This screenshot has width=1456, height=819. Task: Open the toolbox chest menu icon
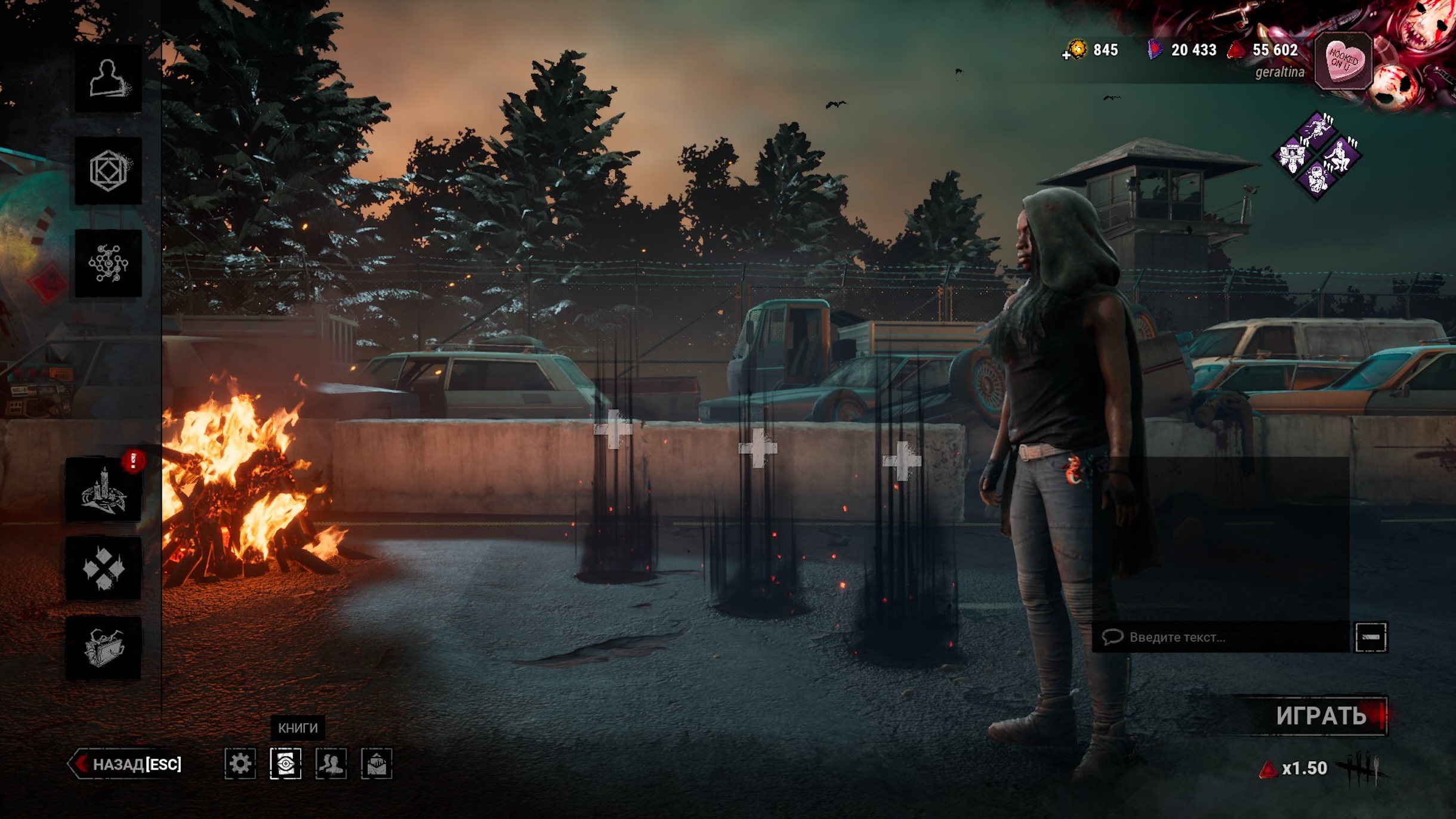[x=104, y=648]
